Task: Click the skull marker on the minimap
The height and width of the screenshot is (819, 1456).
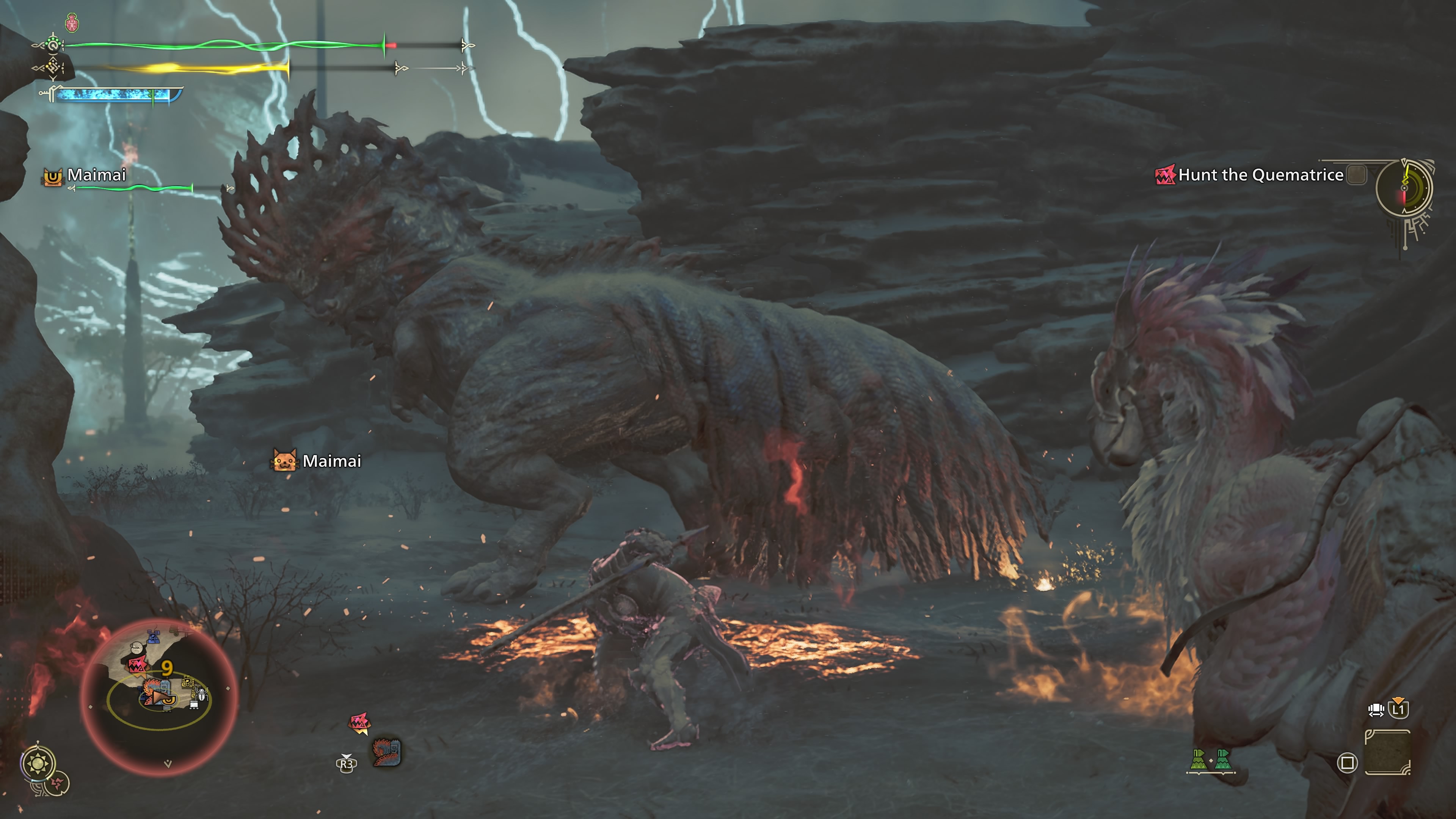Action: (x=137, y=648)
